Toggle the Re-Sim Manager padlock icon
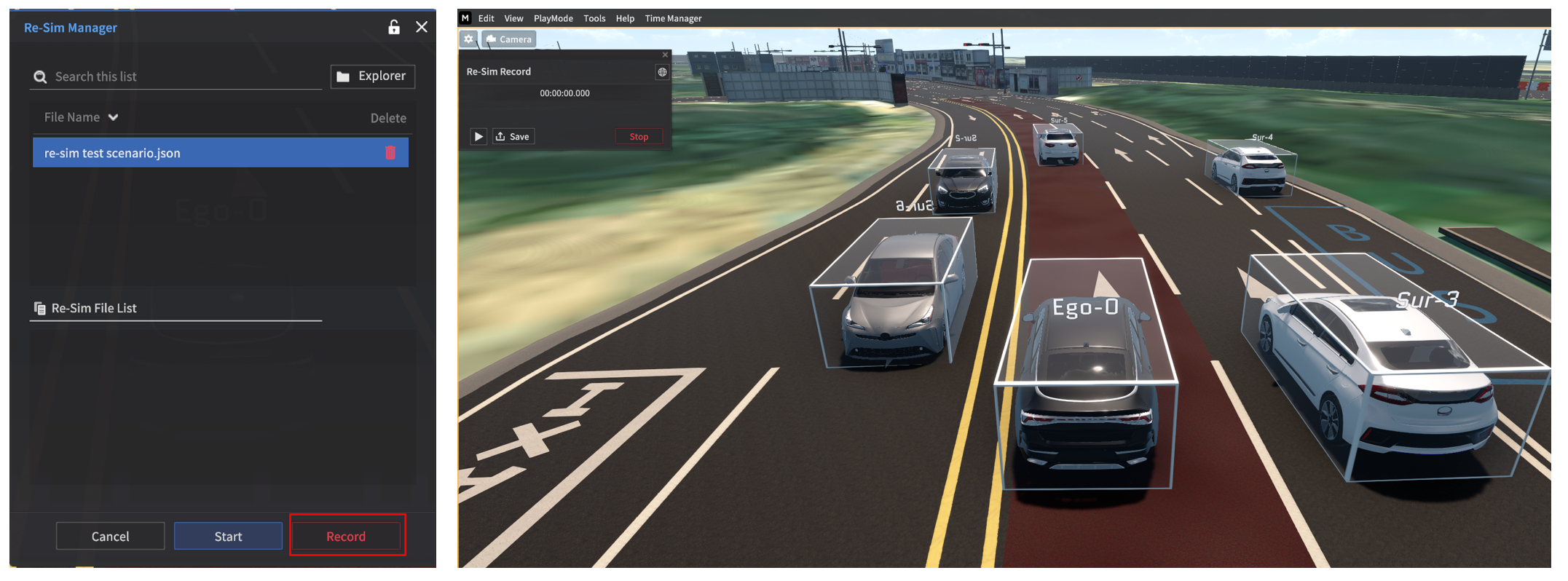Viewport: 1568px width, 581px height. [394, 28]
